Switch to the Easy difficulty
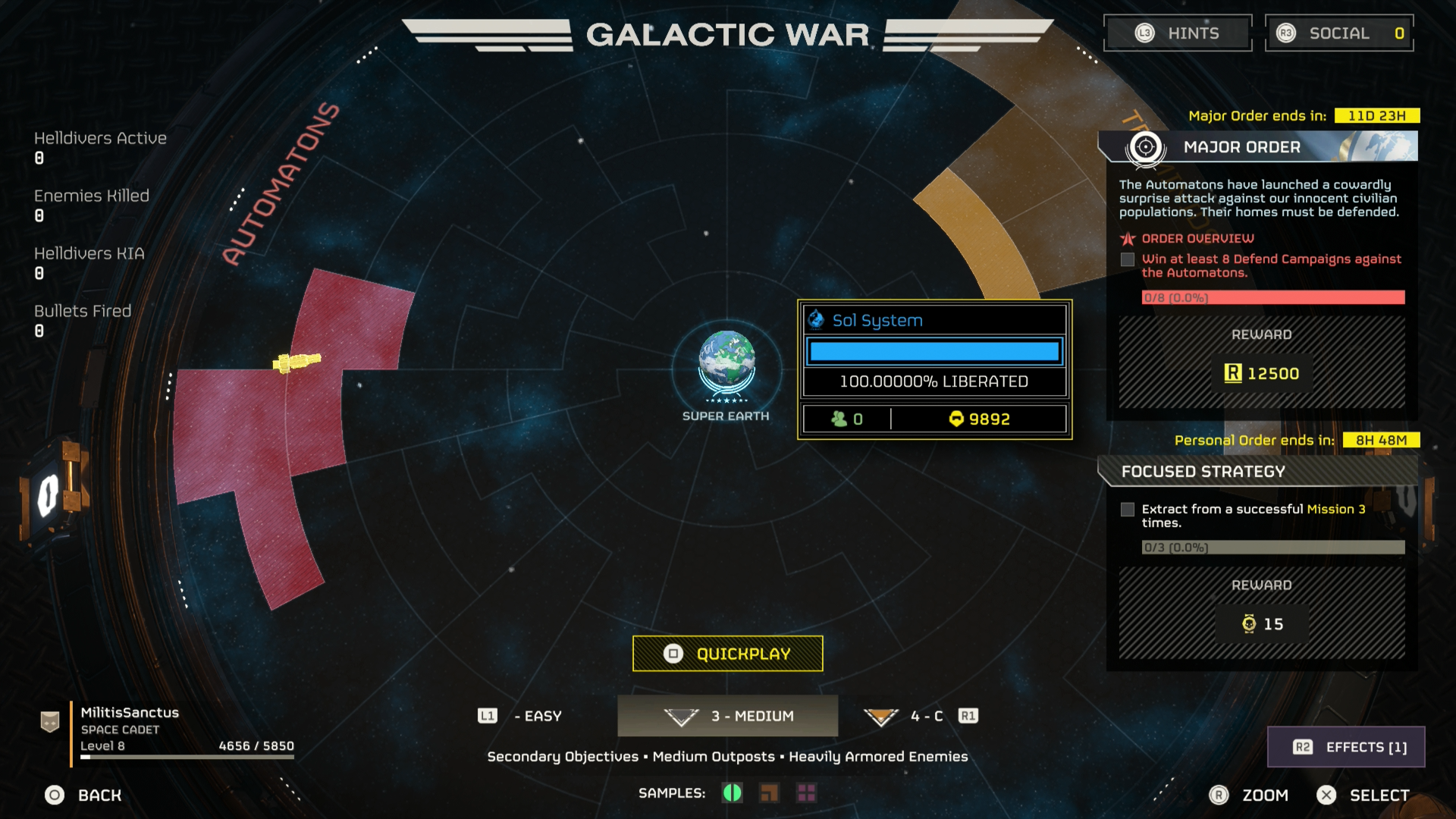The height and width of the screenshot is (819, 1456). [x=522, y=716]
